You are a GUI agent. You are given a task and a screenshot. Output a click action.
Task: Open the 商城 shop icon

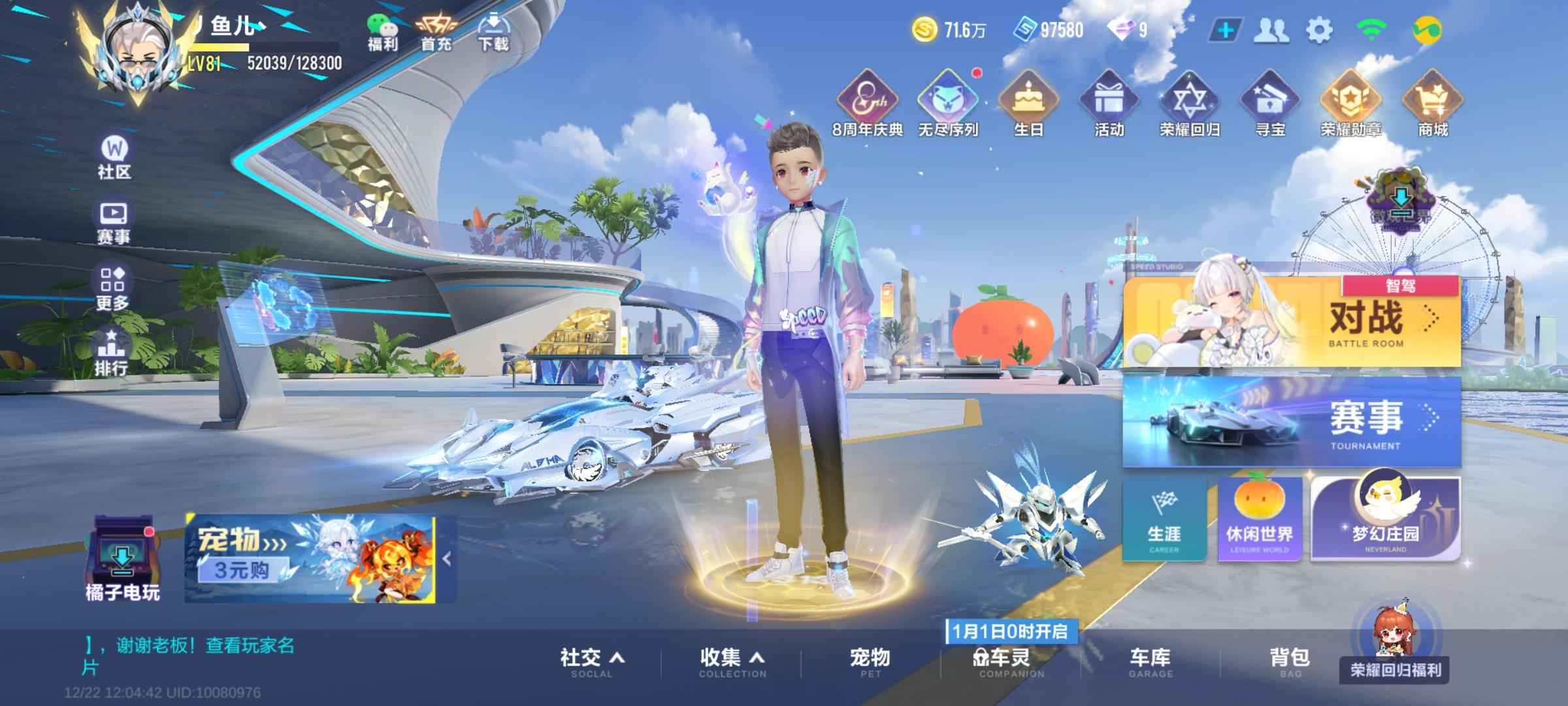pyautogui.click(x=1432, y=105)
